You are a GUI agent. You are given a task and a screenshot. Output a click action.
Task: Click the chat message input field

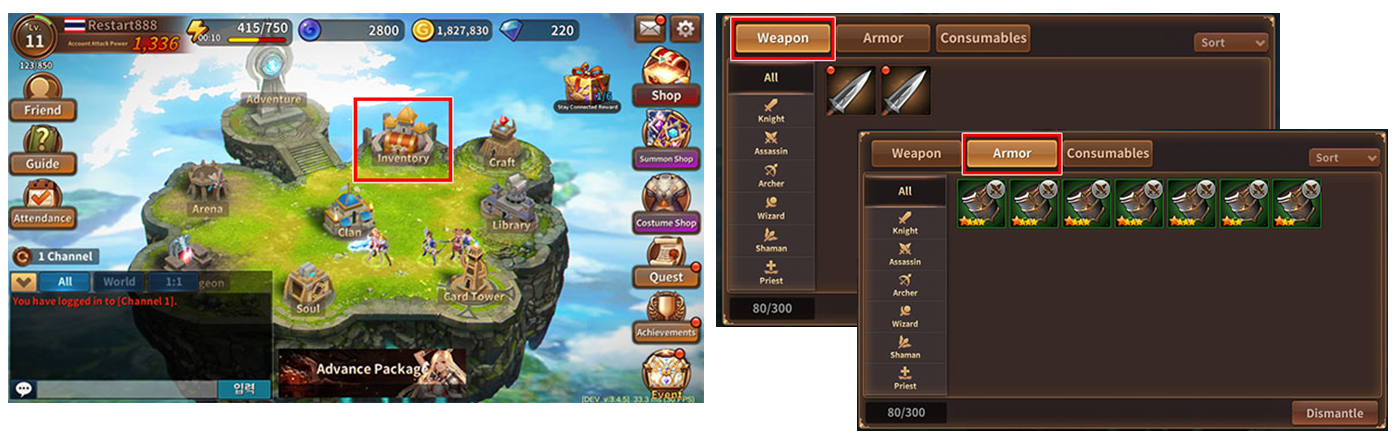coord(125,389)
